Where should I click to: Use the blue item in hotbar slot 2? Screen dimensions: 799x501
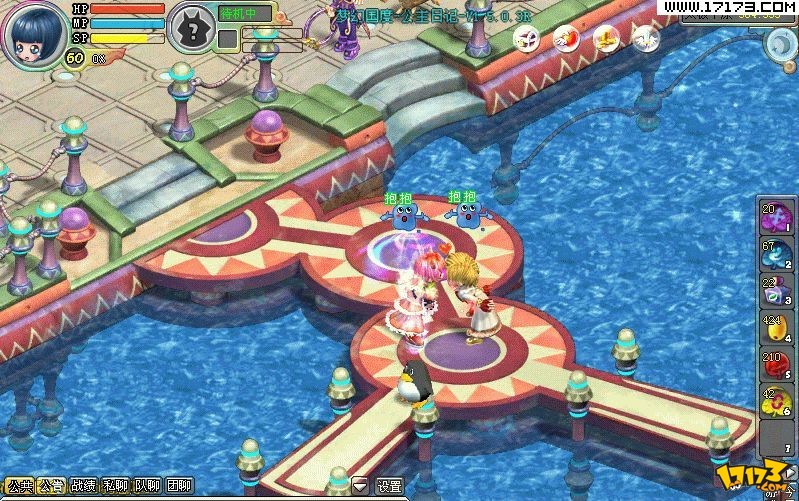pos(776,257)
